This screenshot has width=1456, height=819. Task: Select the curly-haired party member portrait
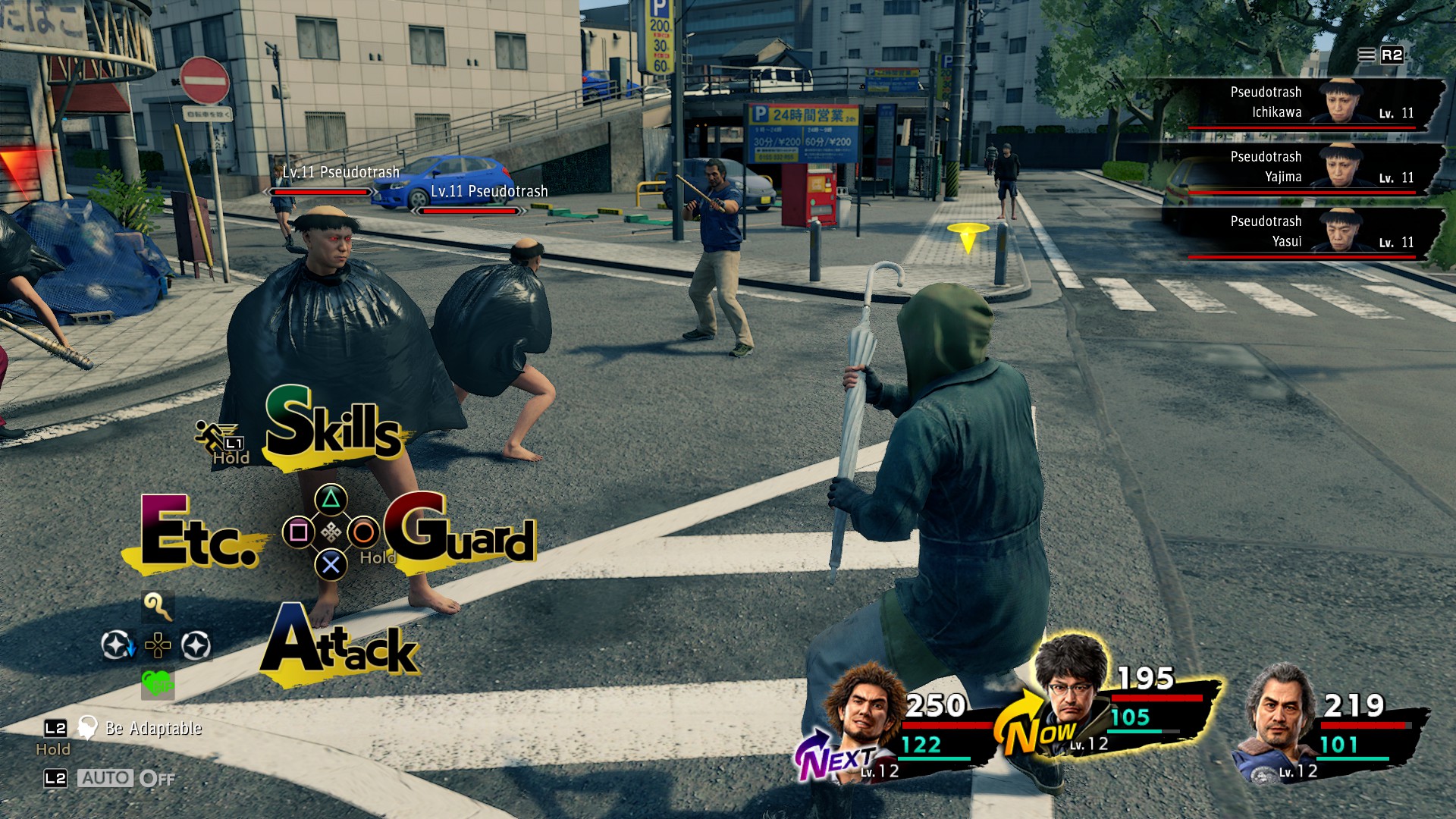pyautogui.click(x=866, y=711)
